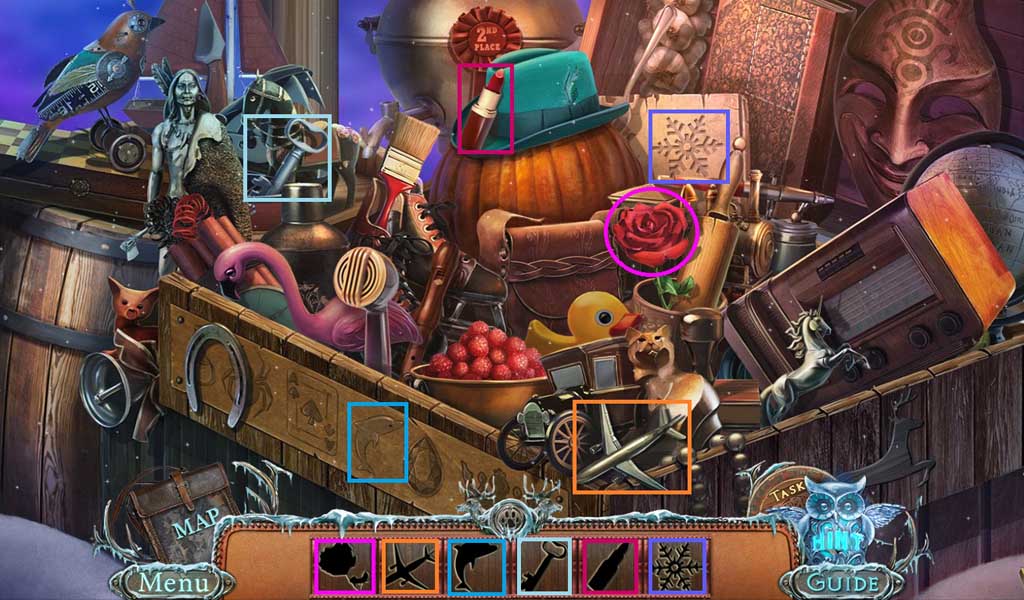Select the key silhouette slot
The width and height of the screenshot is (1024, 600).
[545, 565]
